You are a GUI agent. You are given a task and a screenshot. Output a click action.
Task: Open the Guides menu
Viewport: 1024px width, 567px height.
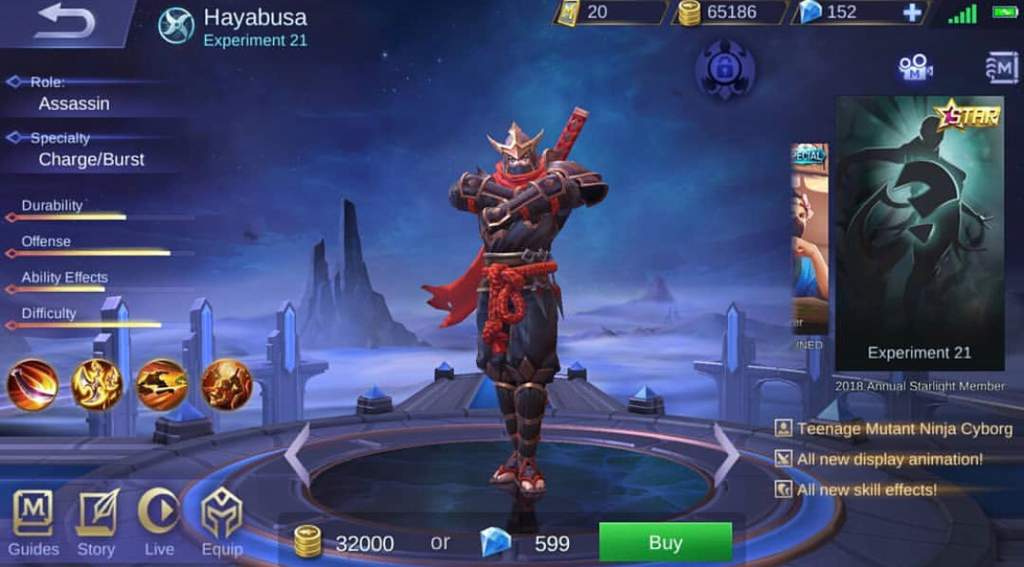coord(33,522)
